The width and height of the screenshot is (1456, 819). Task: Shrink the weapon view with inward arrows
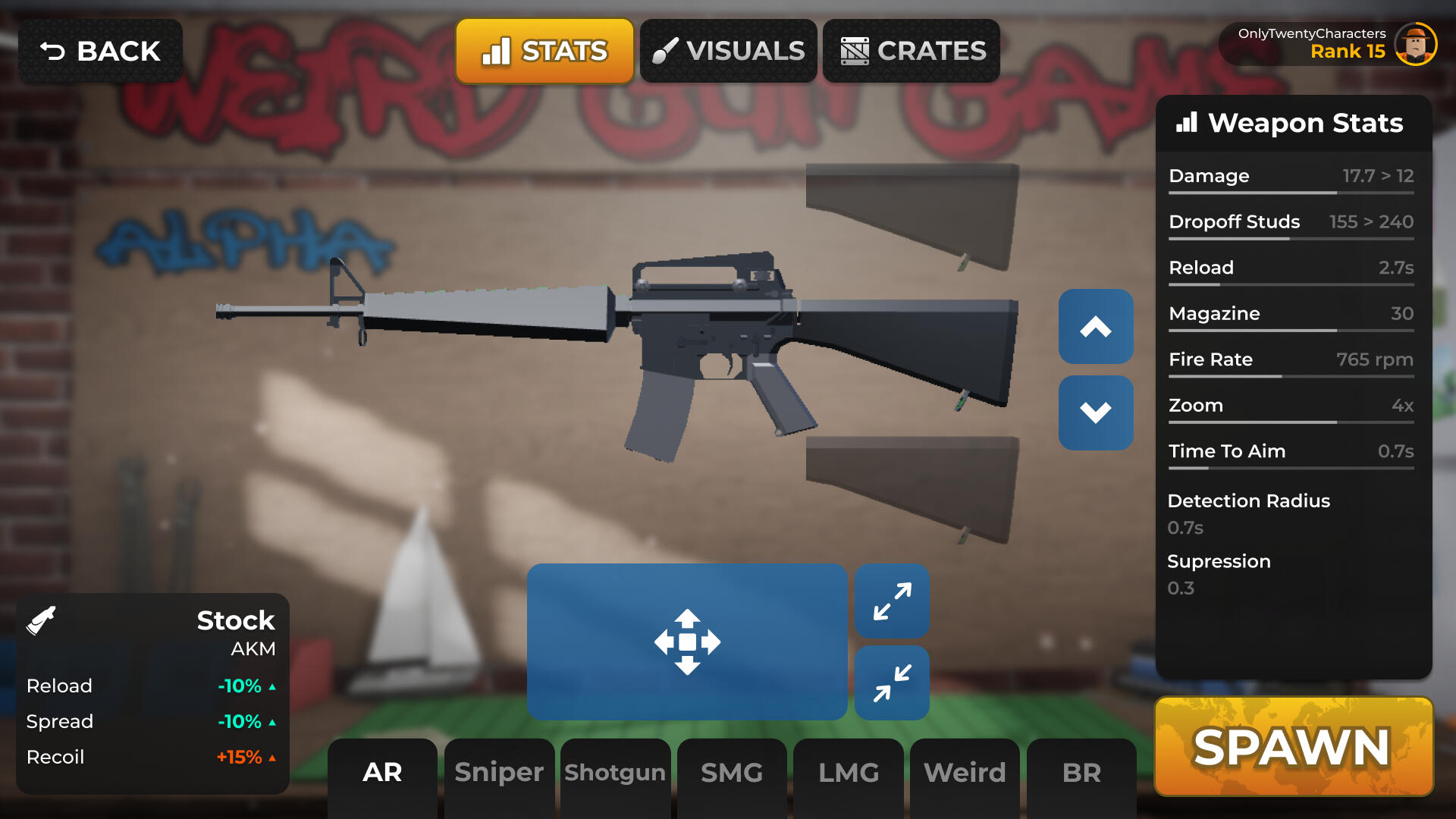(x=892, y=682)
